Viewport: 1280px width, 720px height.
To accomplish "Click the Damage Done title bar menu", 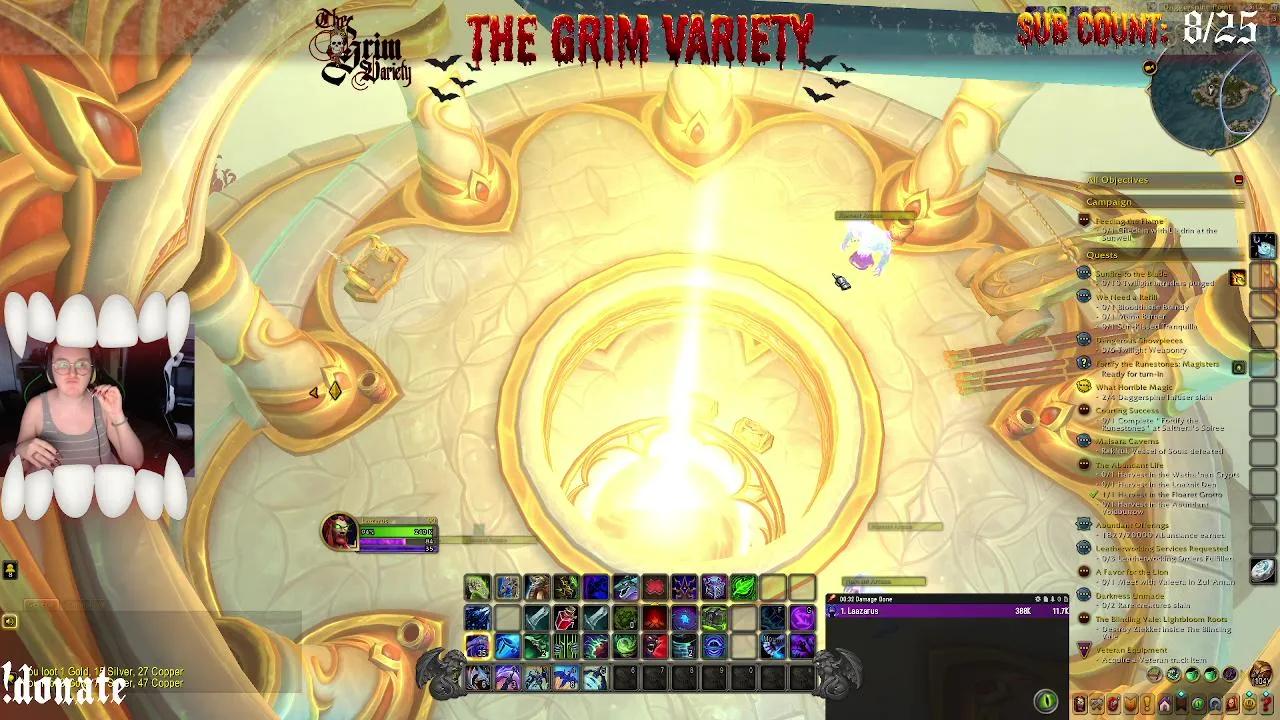I will coord(880,599).
